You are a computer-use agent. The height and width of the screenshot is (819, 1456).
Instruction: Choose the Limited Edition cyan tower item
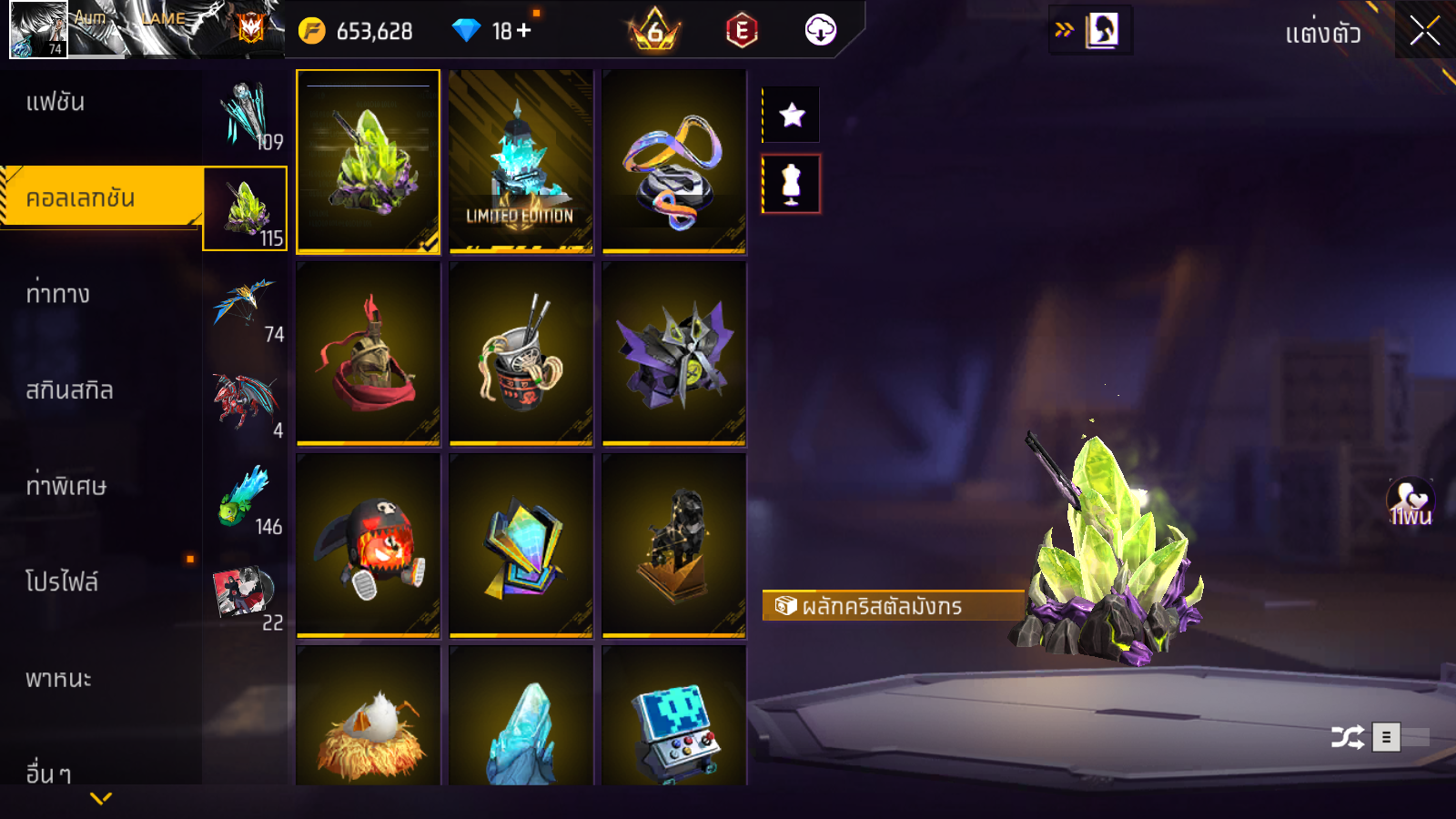tap(521, 161)
